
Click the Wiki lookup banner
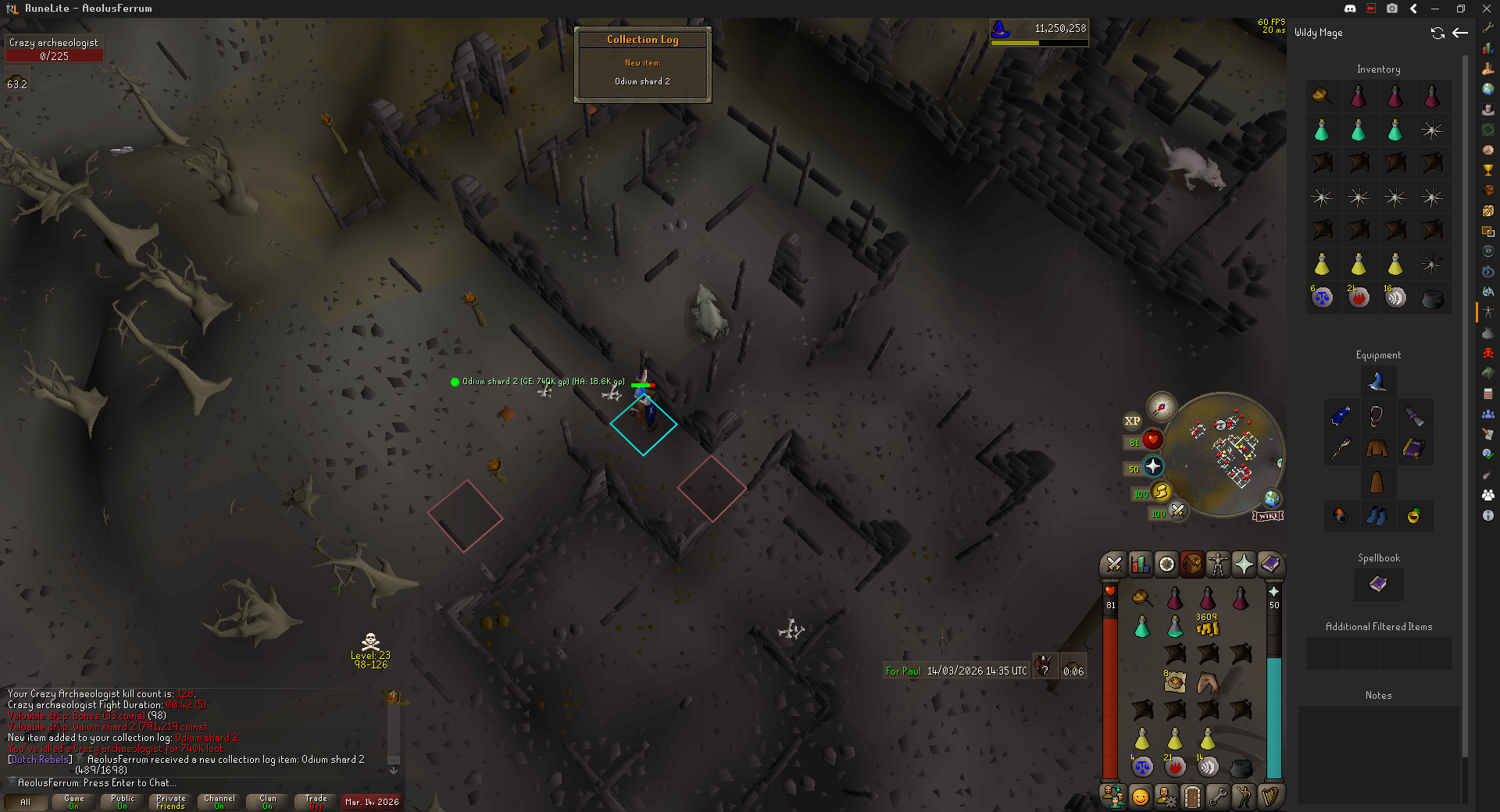1268,516
